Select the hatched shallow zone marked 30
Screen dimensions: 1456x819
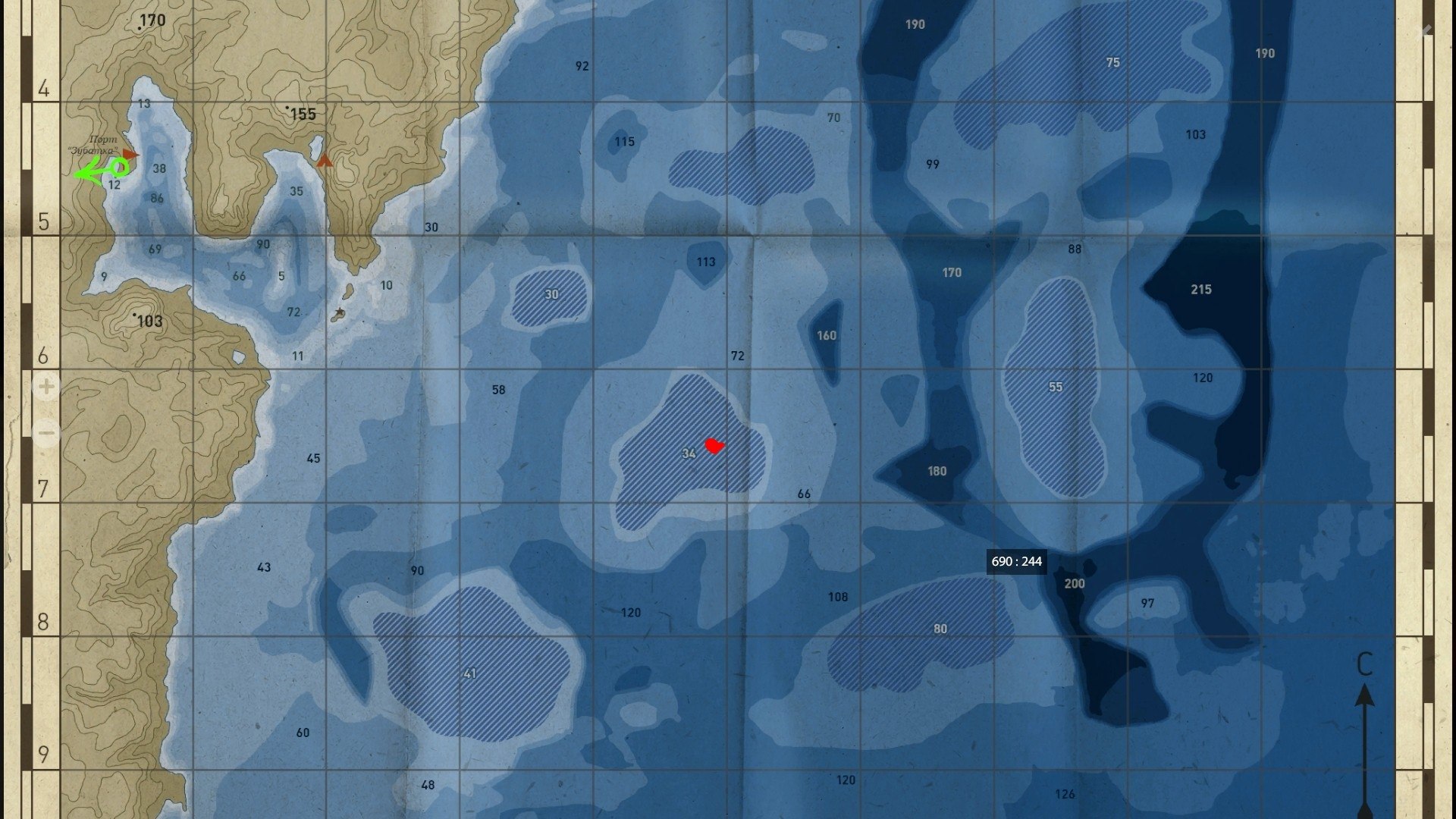click(553, 294)
